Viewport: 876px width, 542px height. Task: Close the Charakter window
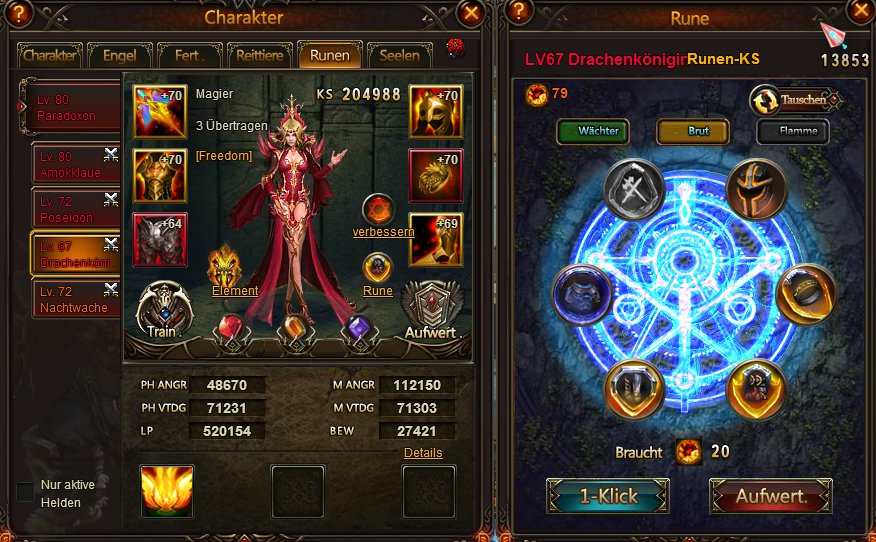[x=472, y=13]
